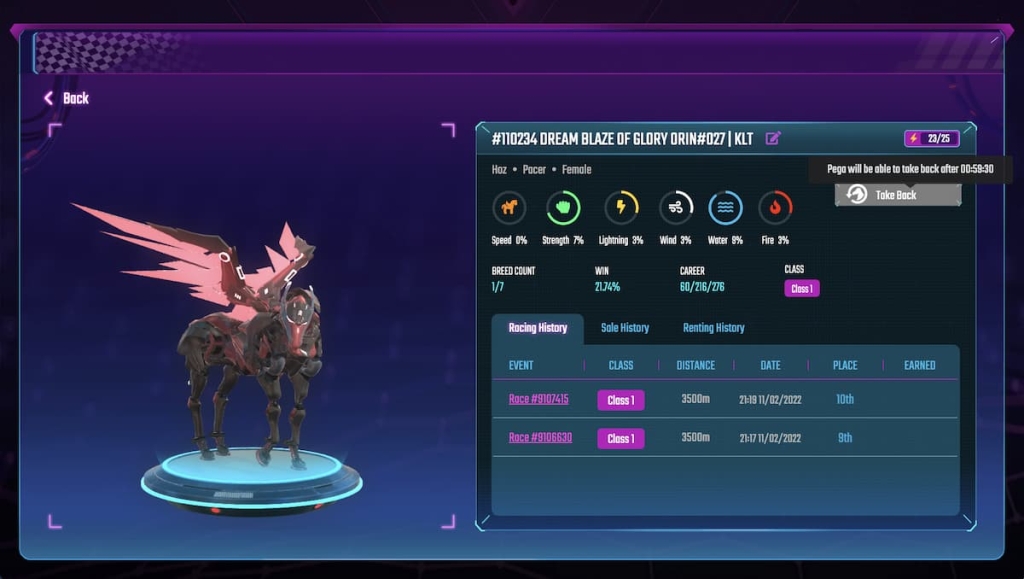Open the Renting History tab
This screenshot has width=1024, height=579.
pyautogui.click(x=713, y=328)
